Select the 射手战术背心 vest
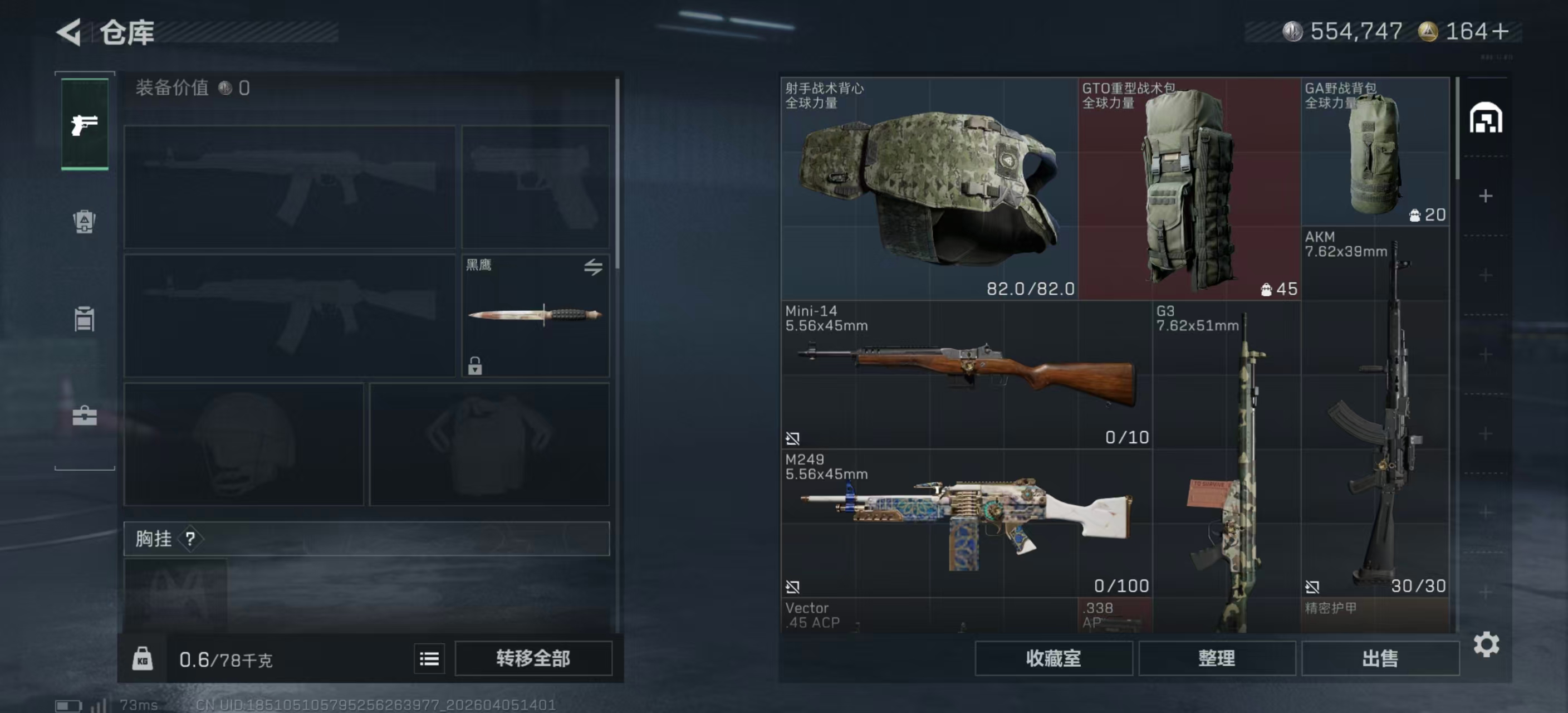This screenshot has height=713, width=1568. point(929,189)
